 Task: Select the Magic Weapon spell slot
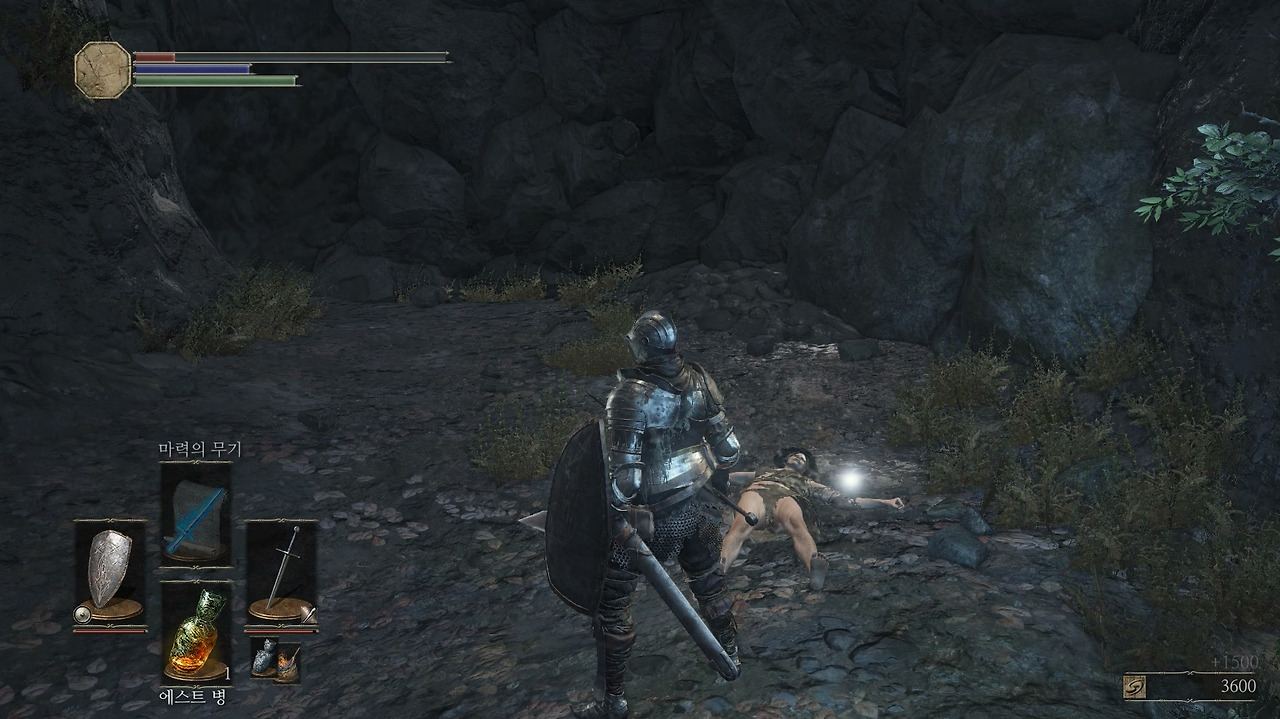[x=196, y=514]
